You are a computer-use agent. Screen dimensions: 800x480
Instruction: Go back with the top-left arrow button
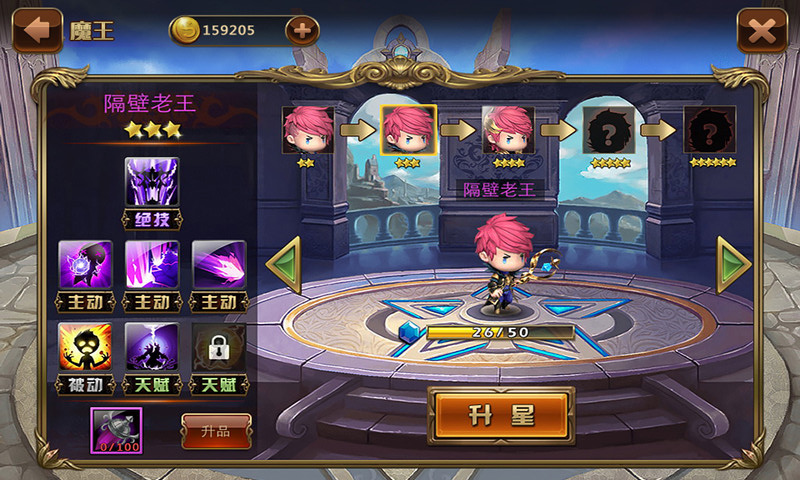coord(37,30)
